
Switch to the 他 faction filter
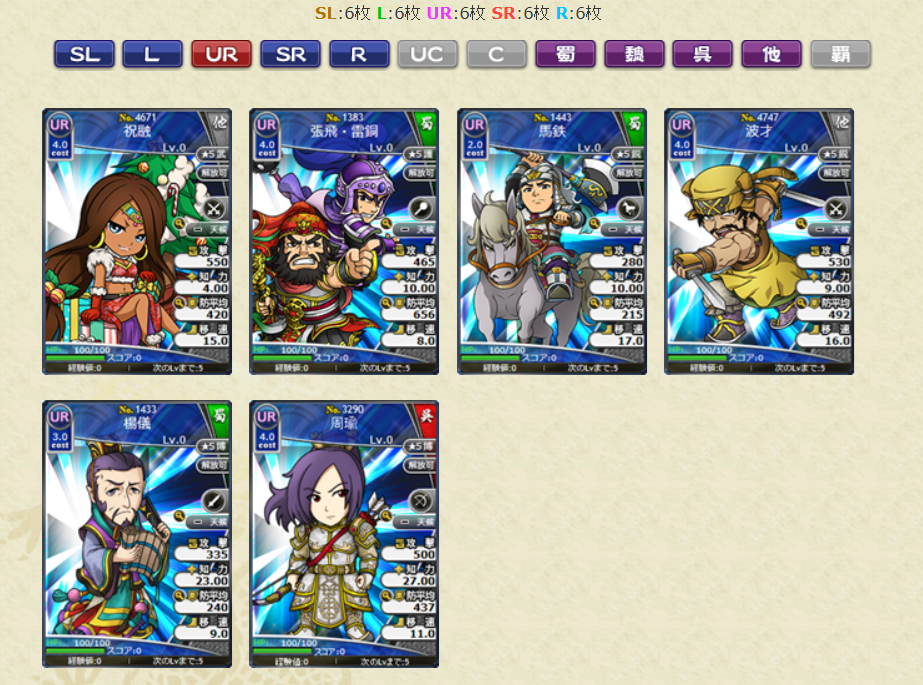point(771,54)
